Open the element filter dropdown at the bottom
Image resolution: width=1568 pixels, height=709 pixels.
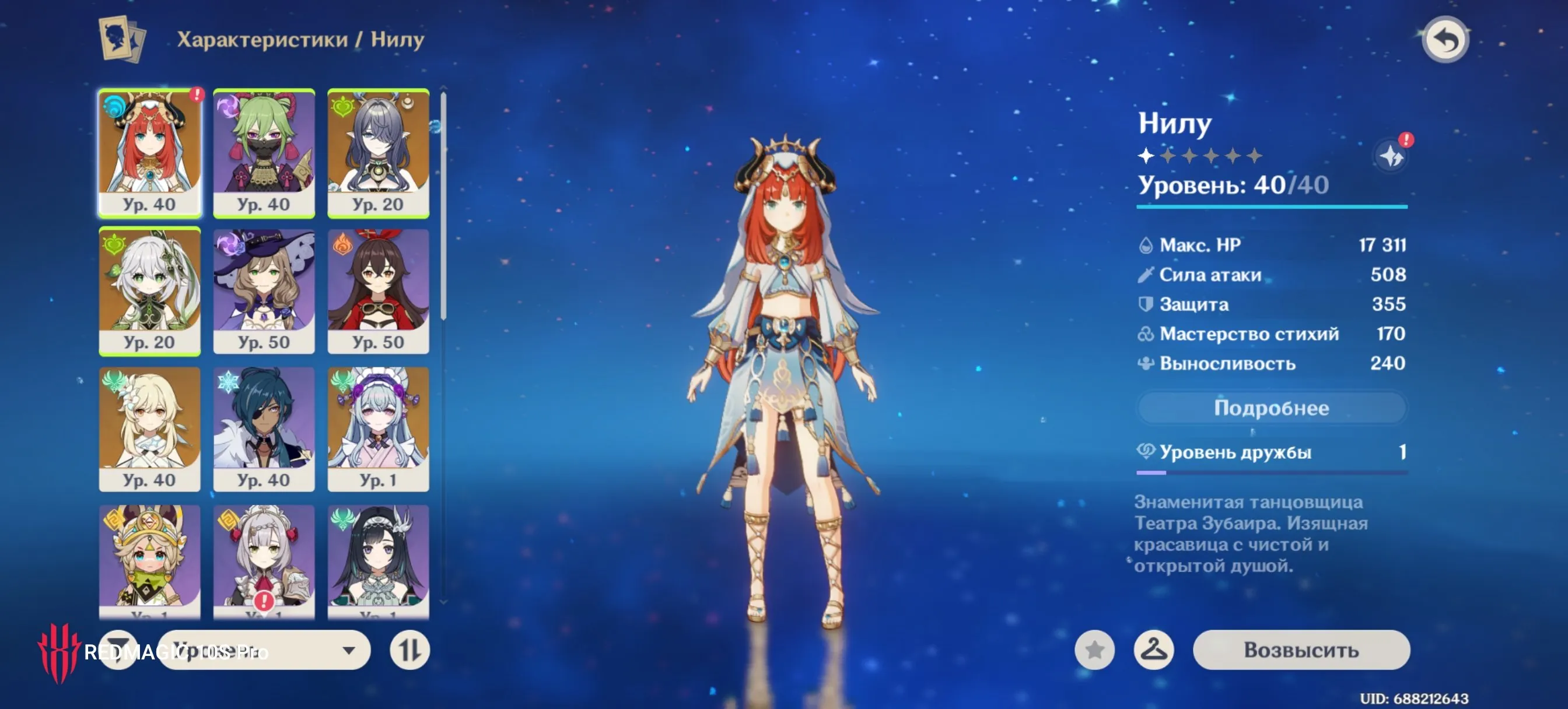pyautogui.click(x=263, y=650)
